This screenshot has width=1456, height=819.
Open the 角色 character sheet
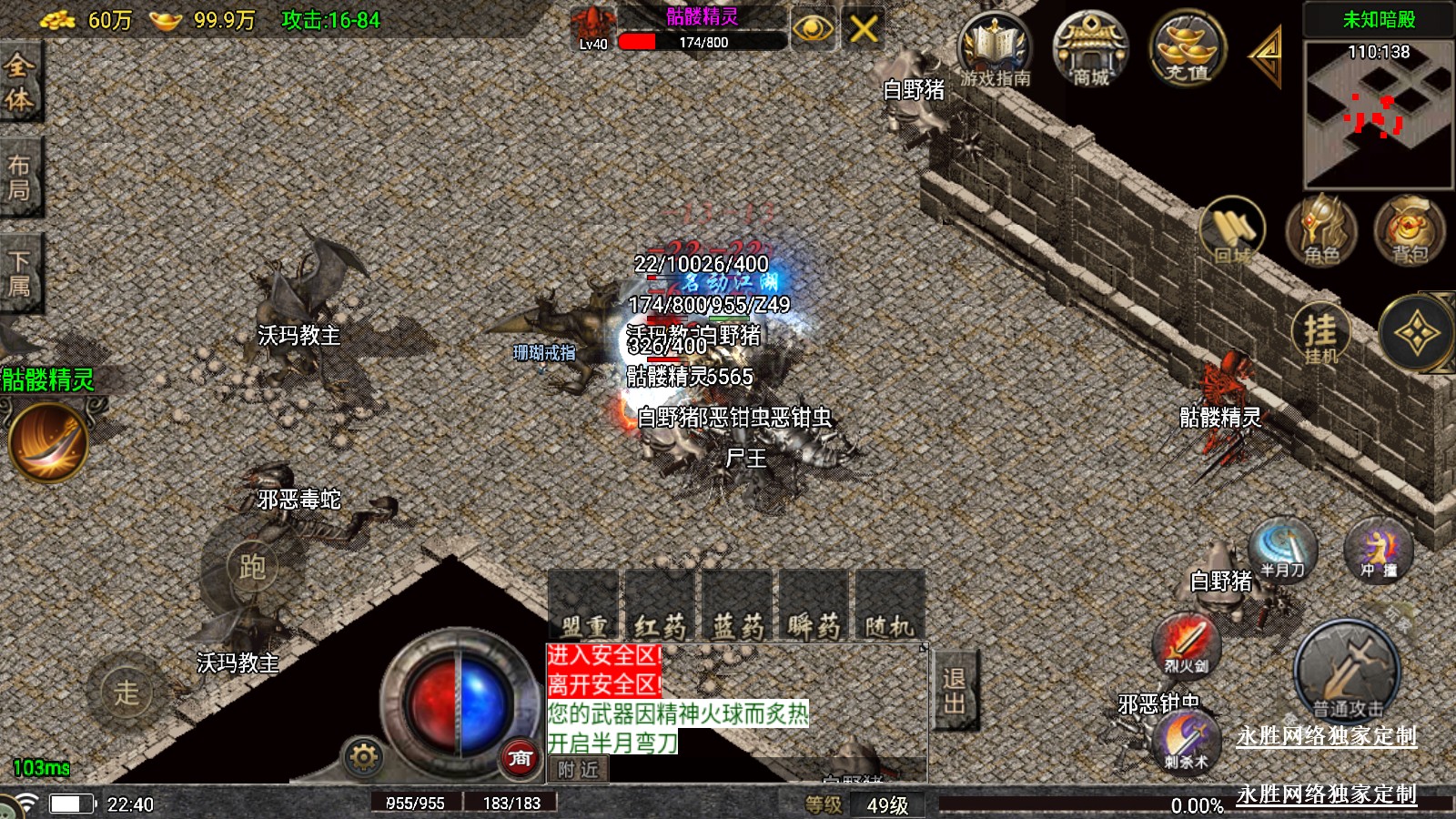pos(1320,231)
